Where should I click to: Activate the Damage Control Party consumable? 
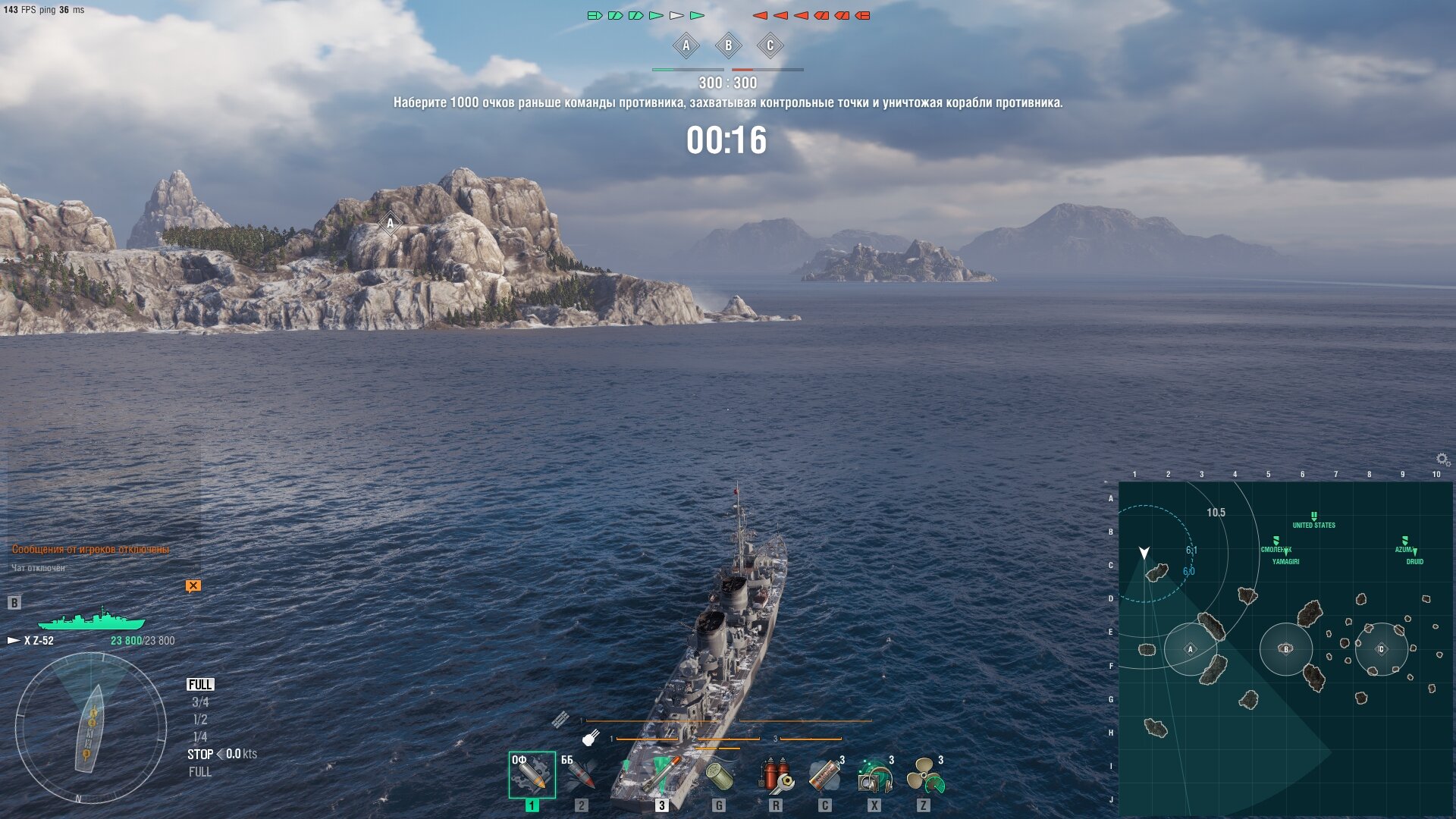point(776,777)
